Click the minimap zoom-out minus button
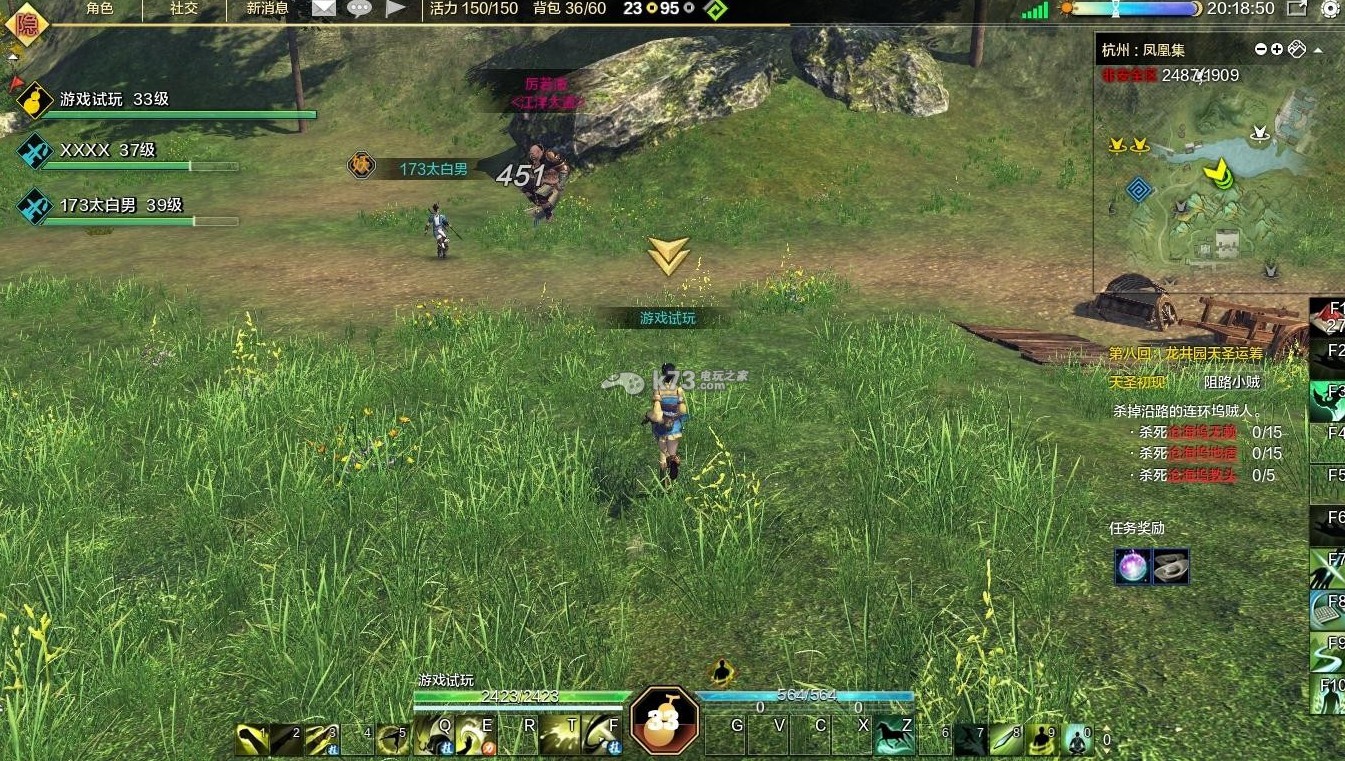Viewport: 1345px width, 761px height. [1261, 49]
